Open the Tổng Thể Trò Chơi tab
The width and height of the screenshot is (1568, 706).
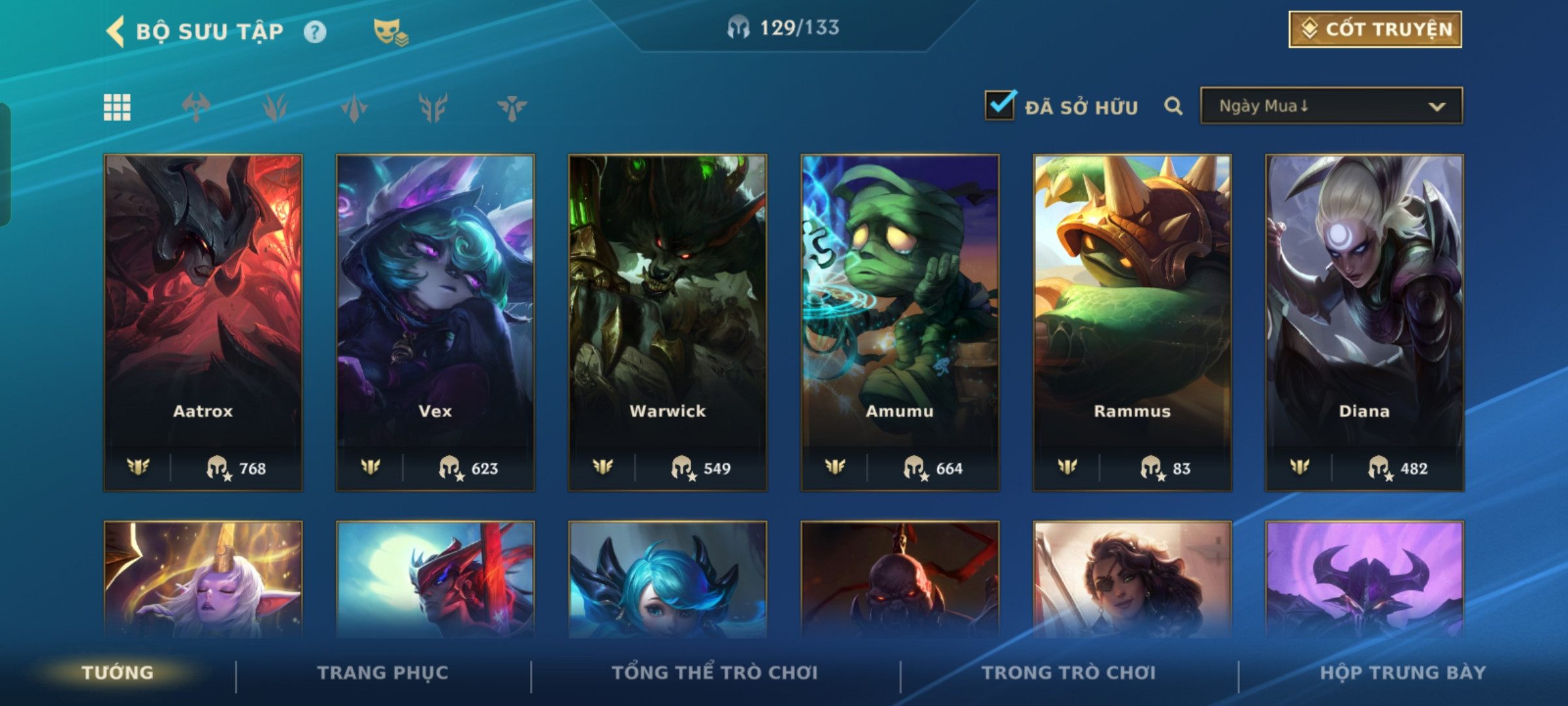coord(715,673)
